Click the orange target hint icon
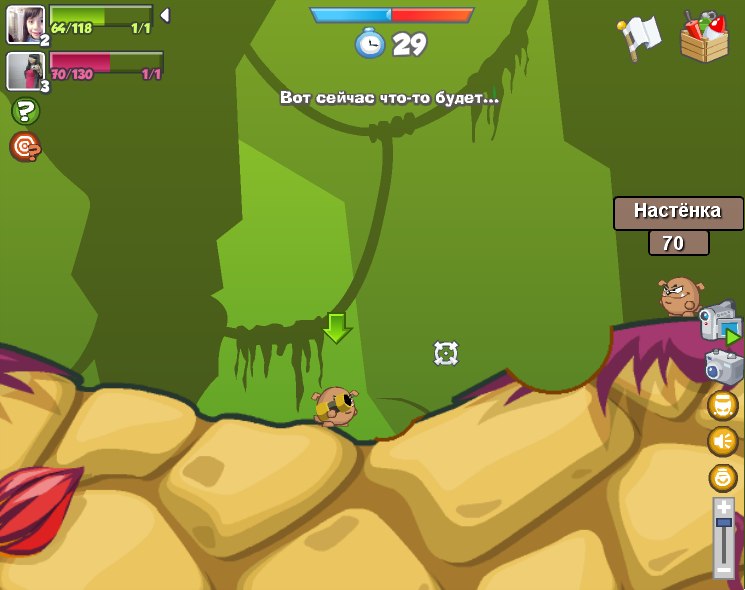Viewport: 745px width, 590px height. coord(25,147)
